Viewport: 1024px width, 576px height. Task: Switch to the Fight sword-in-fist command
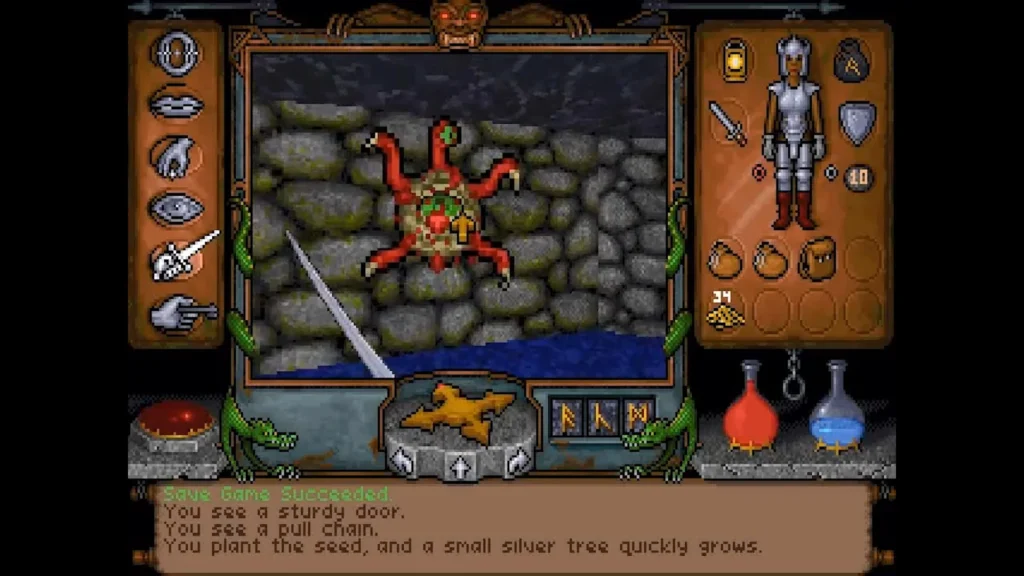180,258
